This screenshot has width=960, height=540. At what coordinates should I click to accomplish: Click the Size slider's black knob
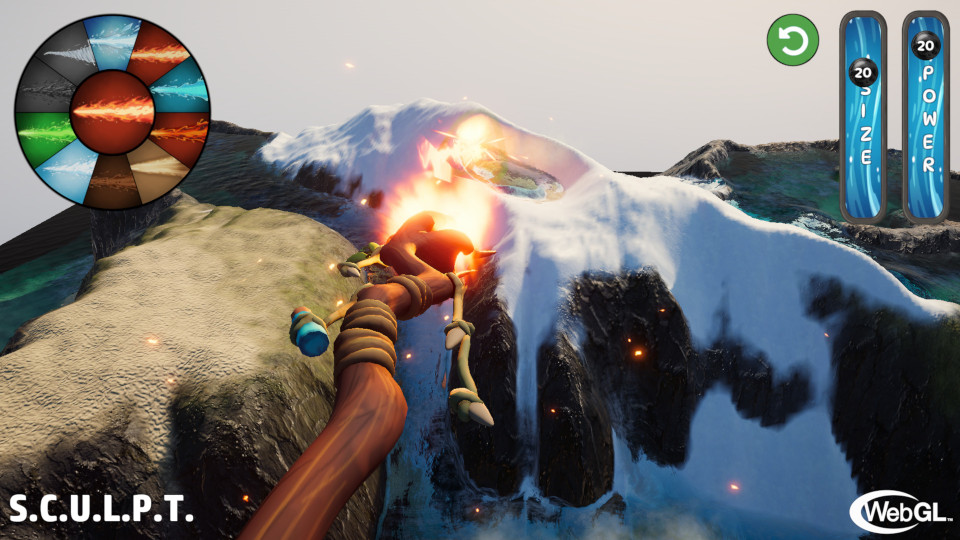click(x=864, y=72)
